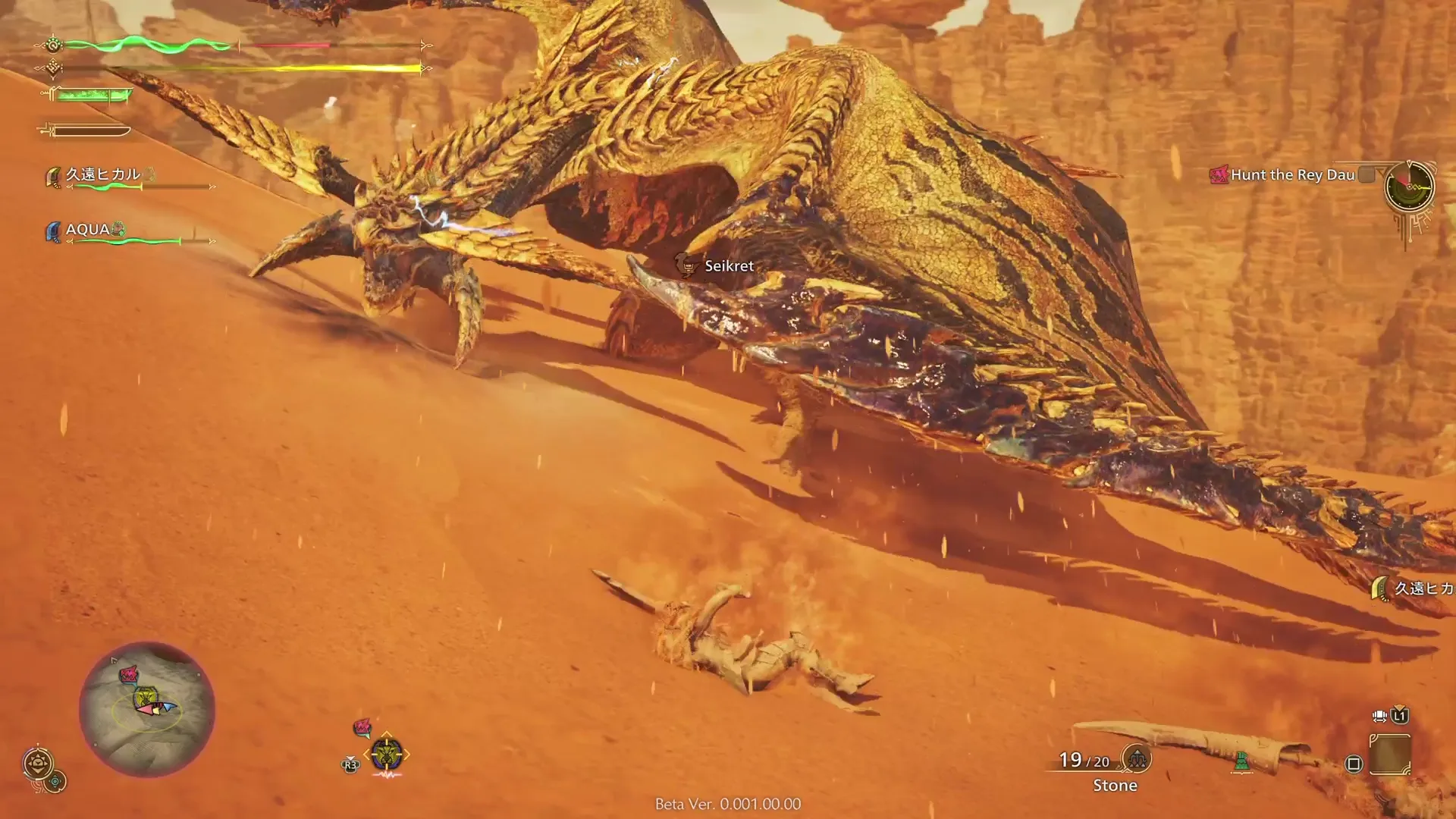The image size is (1456, 819).
Task: Select party member 久遠ヒカル in the list
Action: pos(103,175)
